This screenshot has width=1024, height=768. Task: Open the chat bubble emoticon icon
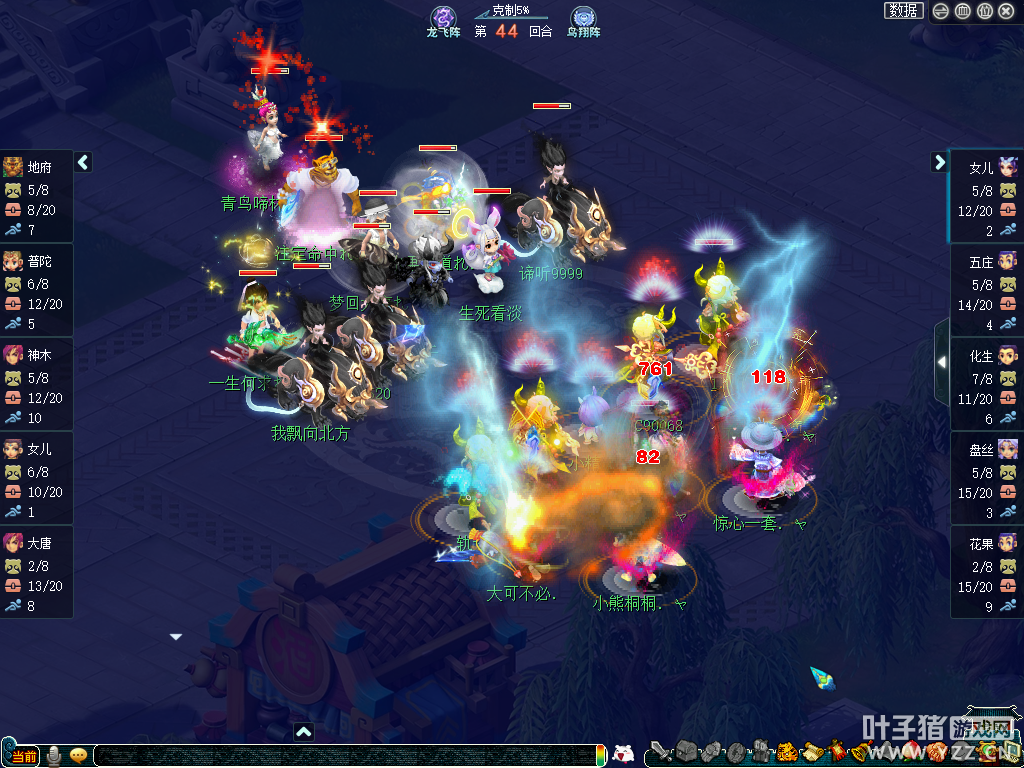(x=78, y=756)
